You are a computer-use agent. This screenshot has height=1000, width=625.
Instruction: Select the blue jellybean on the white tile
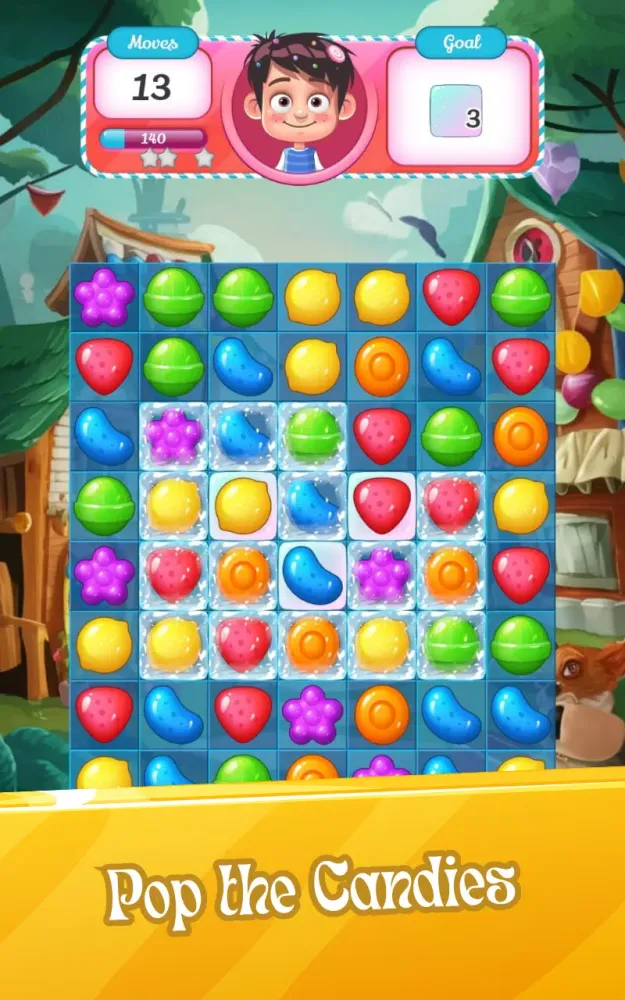[313, 574]
